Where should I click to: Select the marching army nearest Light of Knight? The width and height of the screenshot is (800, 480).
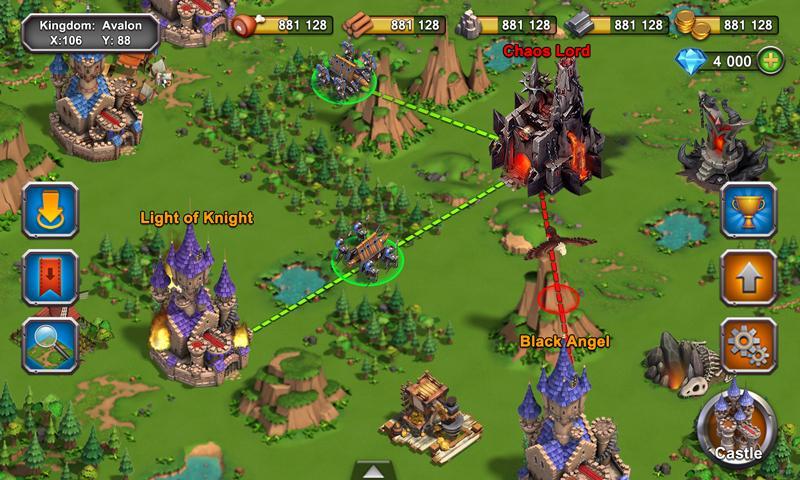tap(367, 254)
